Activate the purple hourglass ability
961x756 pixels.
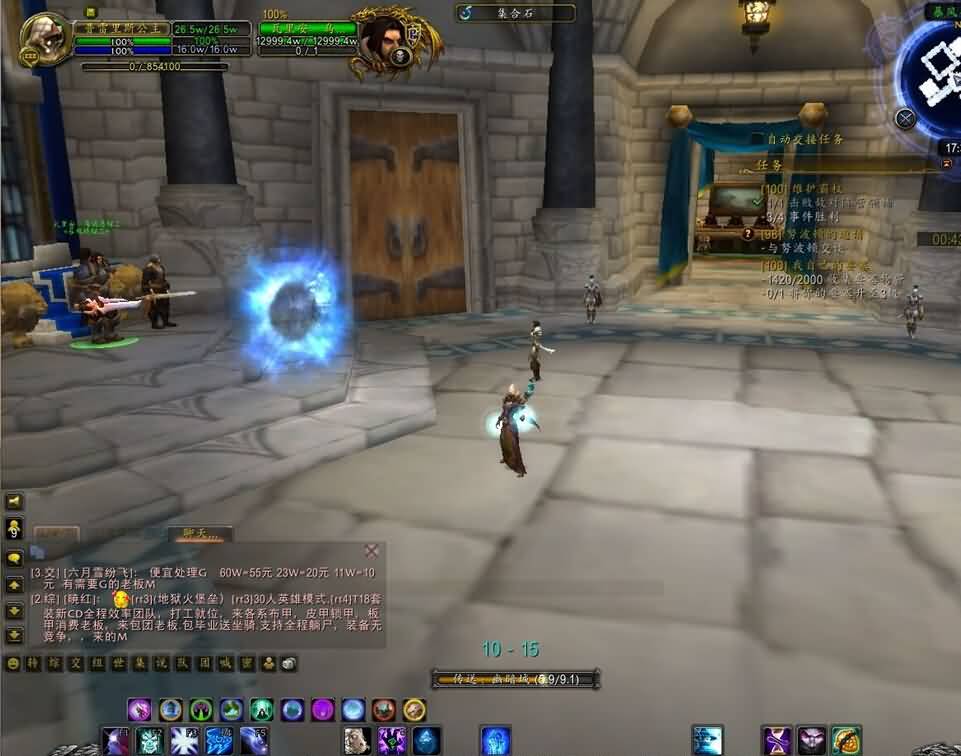(776, 741)
